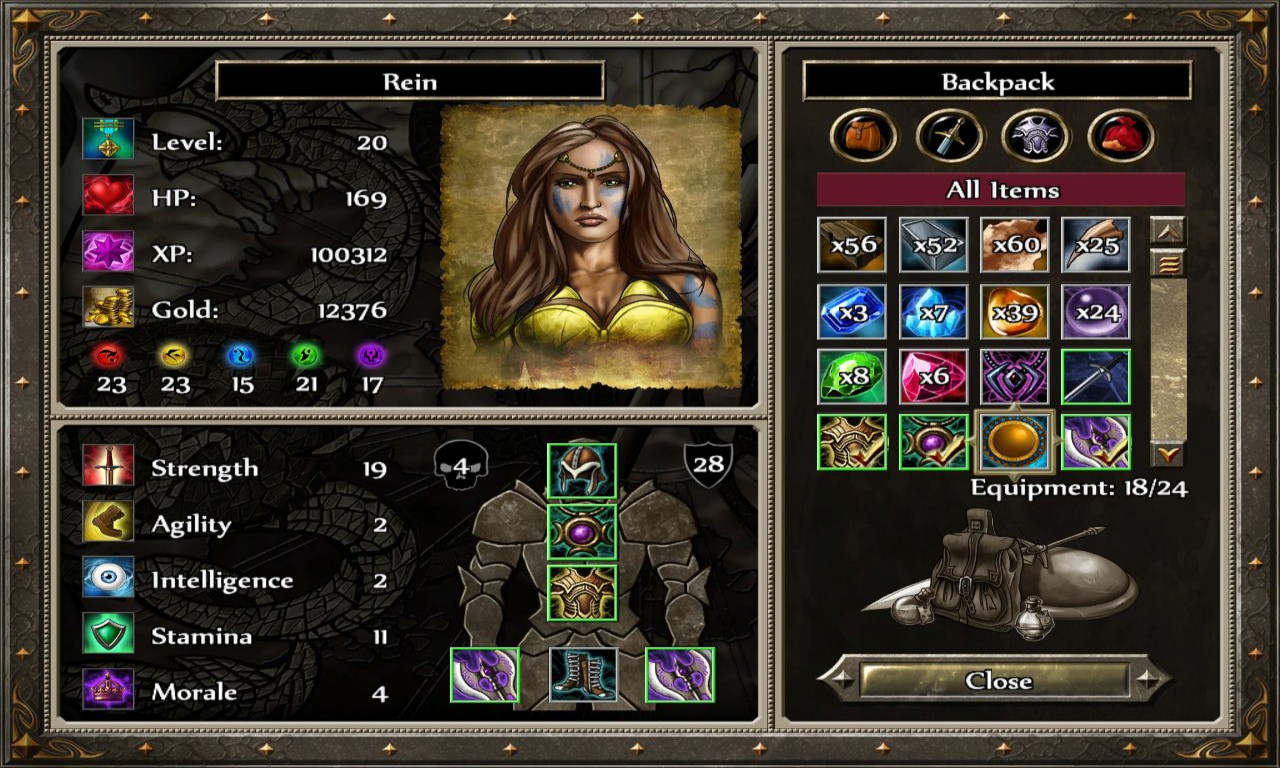Select the equipped boots slot
1280x768 pixels.
pyautogui.click(x=582, y=675)
